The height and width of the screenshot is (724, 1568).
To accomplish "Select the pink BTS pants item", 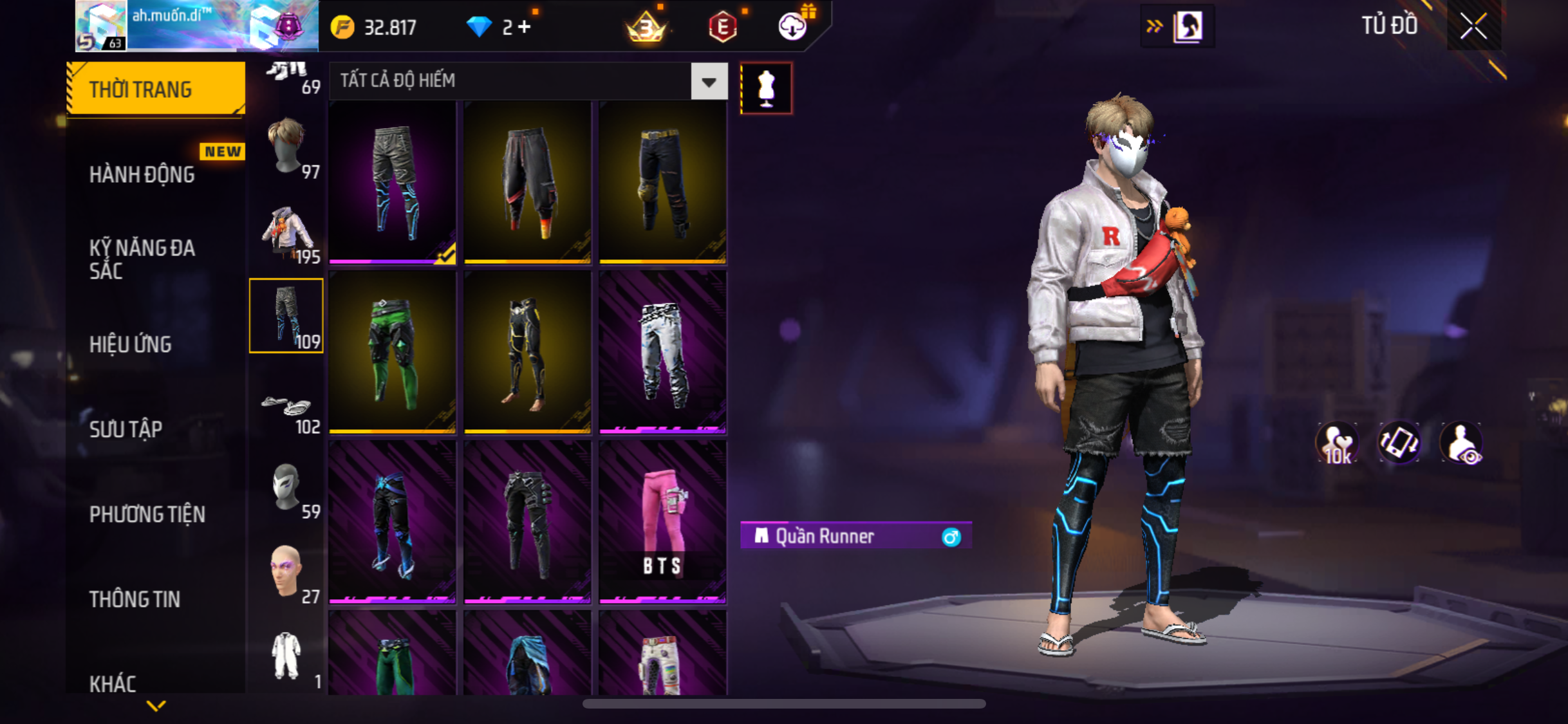I will (662, 521).
